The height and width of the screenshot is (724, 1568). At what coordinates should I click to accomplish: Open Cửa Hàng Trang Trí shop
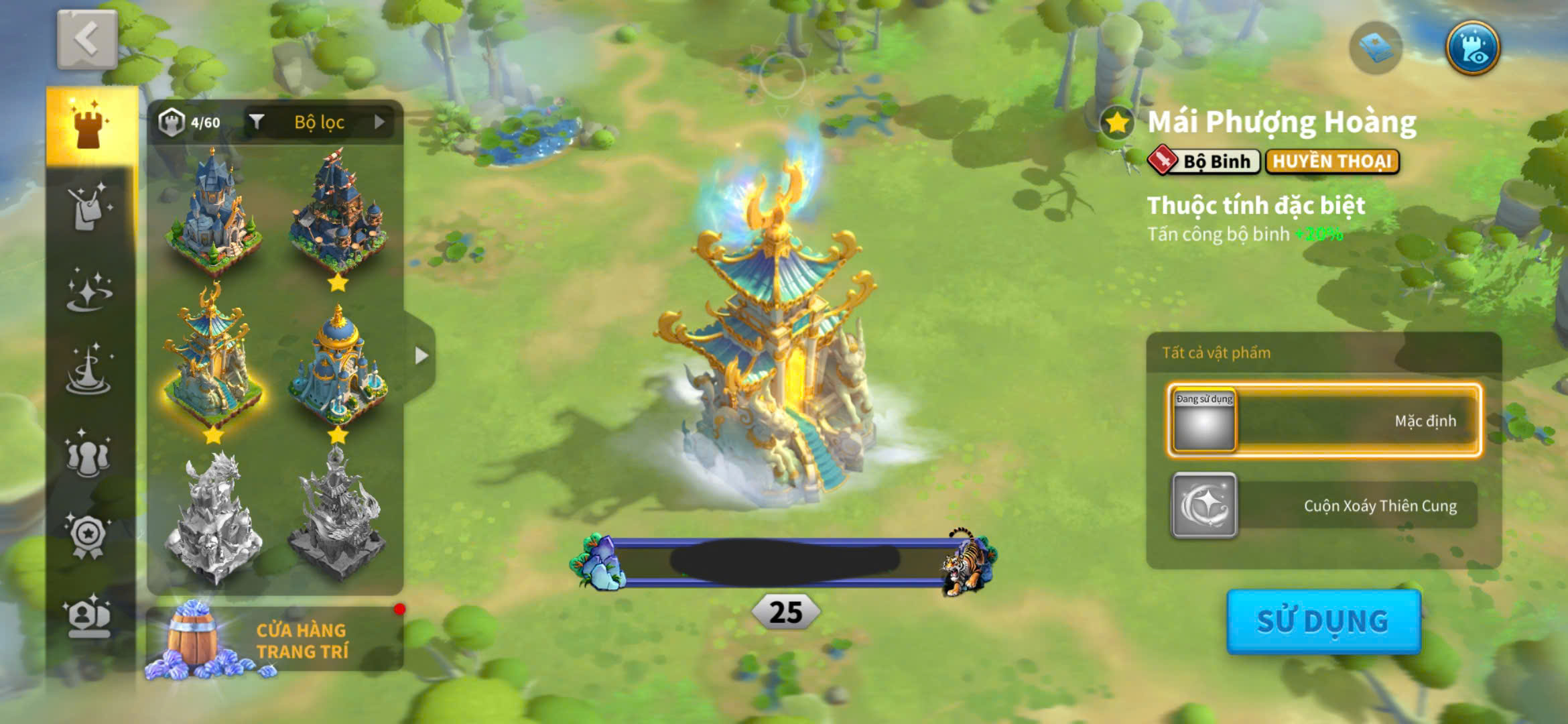coord(275,640)
